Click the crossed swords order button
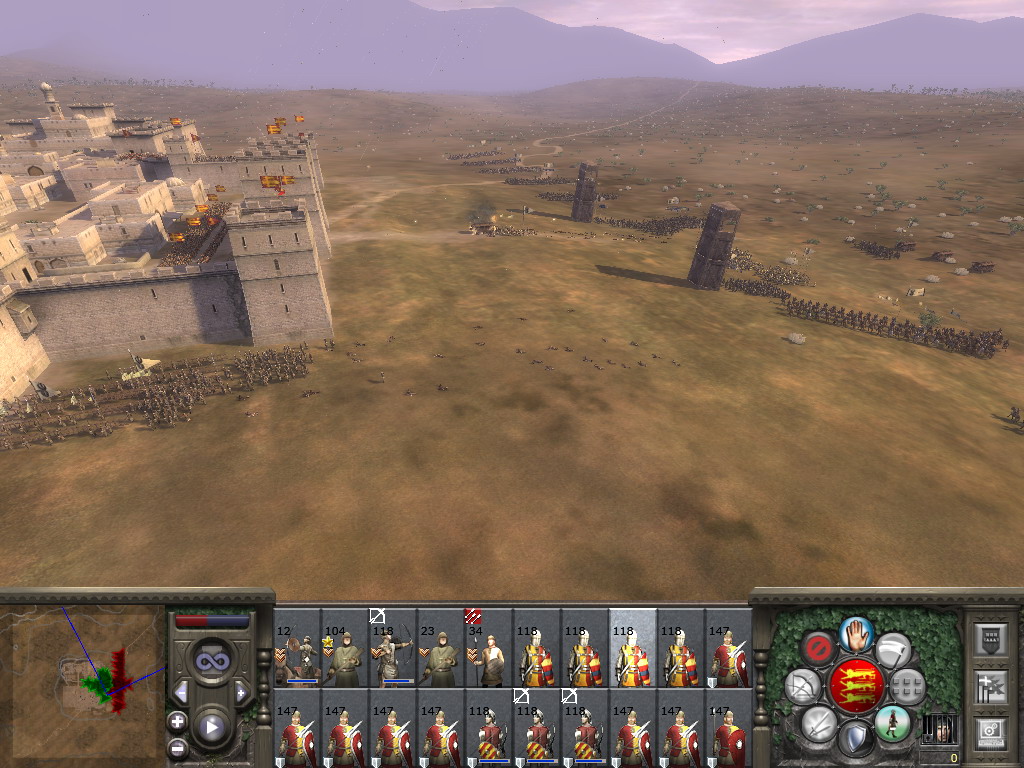This screenshot has width=1024, height=768. click(819, 722)
